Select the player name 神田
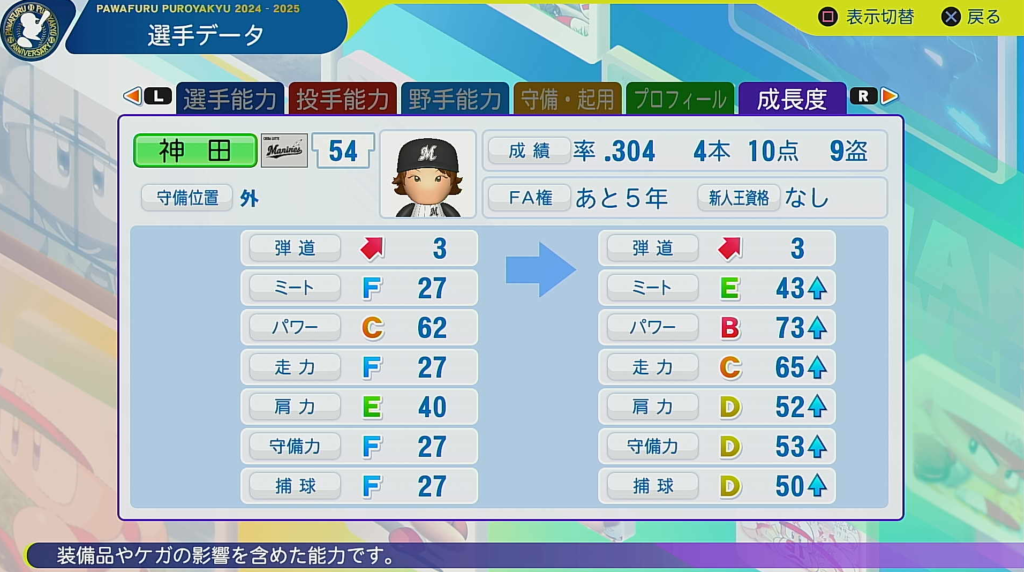Image resolution: width=1024 pixels, height=572 pixels. (x=195, y=151)
